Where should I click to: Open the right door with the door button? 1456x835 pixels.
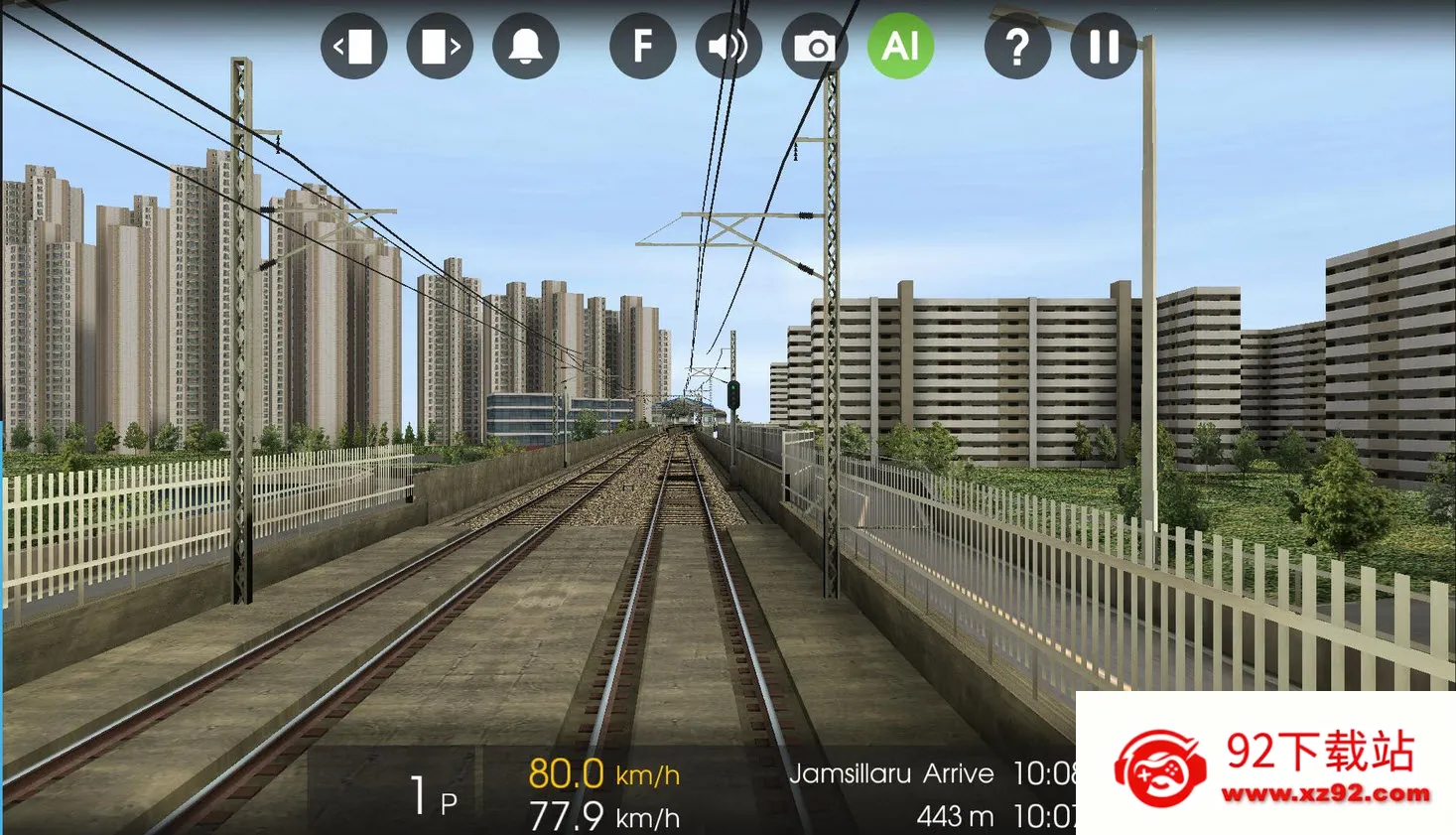440,46
